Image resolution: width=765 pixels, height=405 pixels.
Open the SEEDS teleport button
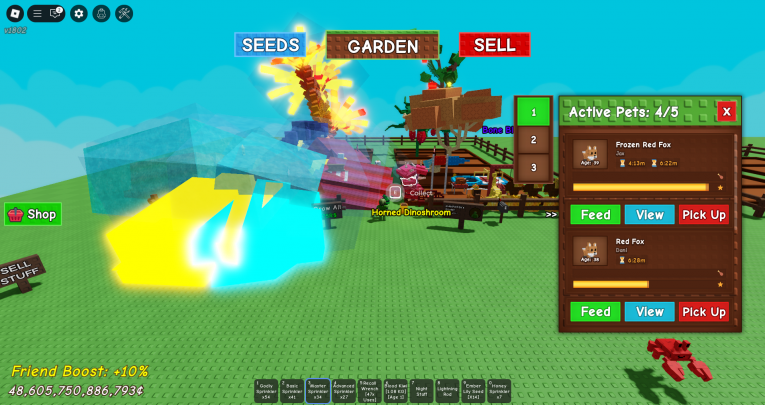click(x=270, y=45)
